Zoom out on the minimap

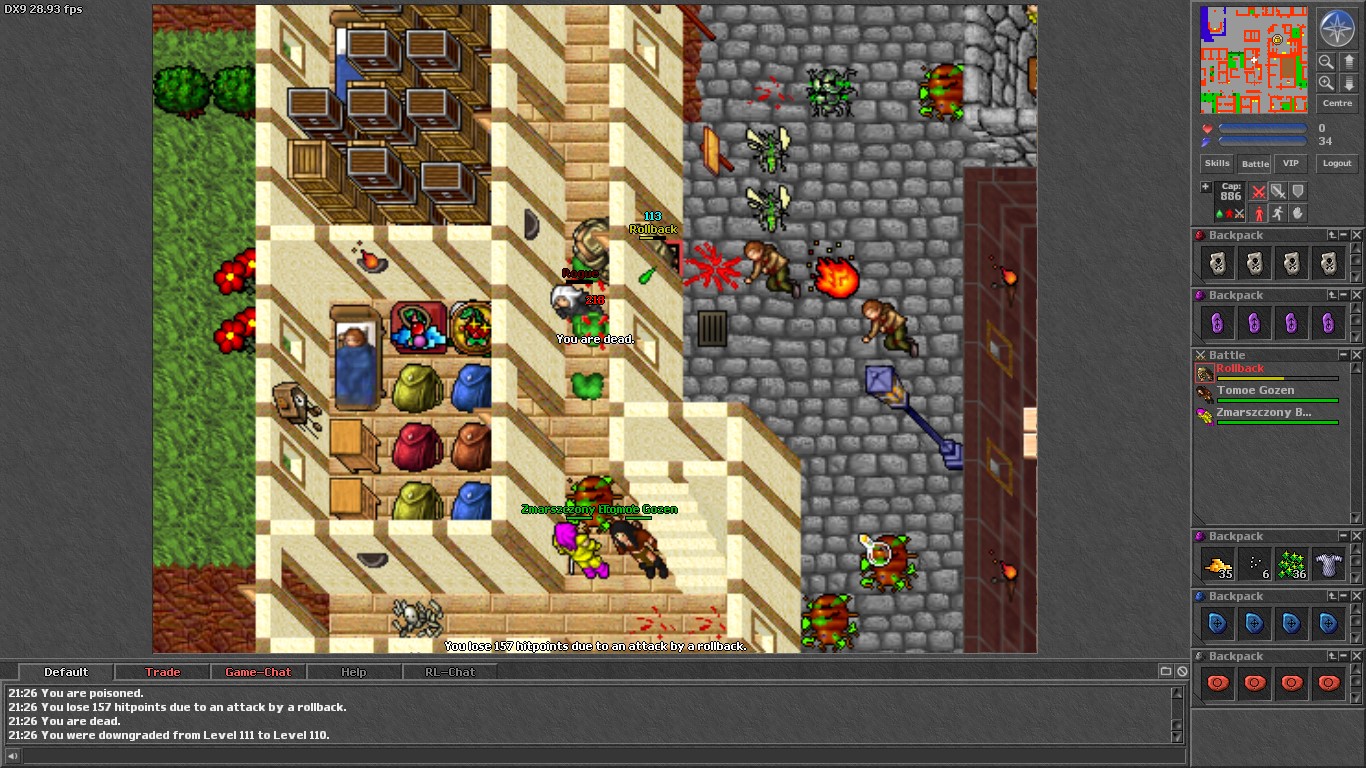[1326, 61]
